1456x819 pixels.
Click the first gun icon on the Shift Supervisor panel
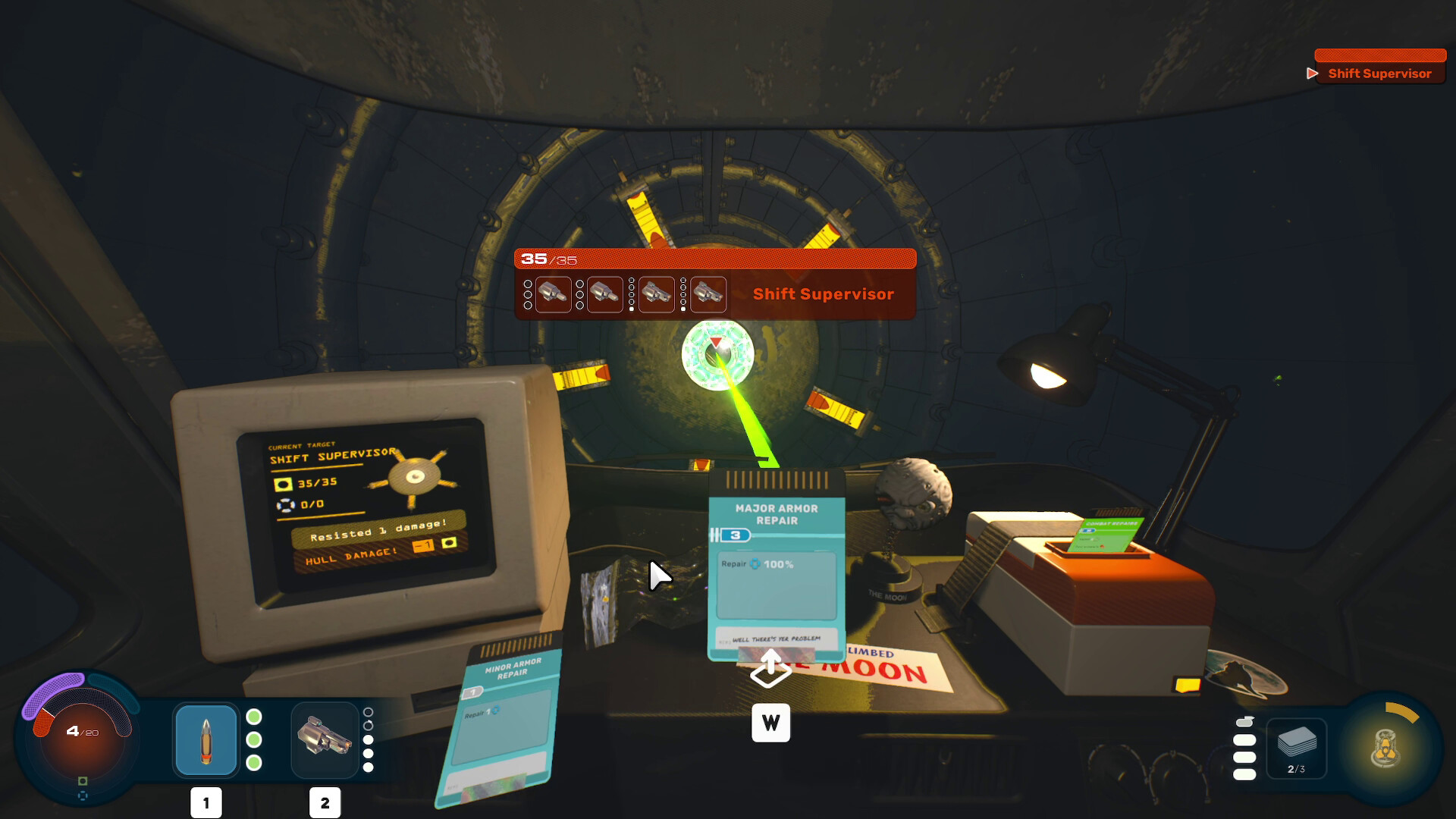click(553, 294)
